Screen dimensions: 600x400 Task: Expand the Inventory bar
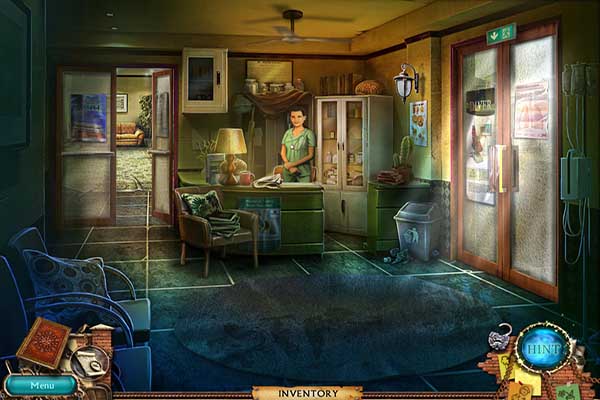pyautogui.click(x=300, y=393)
